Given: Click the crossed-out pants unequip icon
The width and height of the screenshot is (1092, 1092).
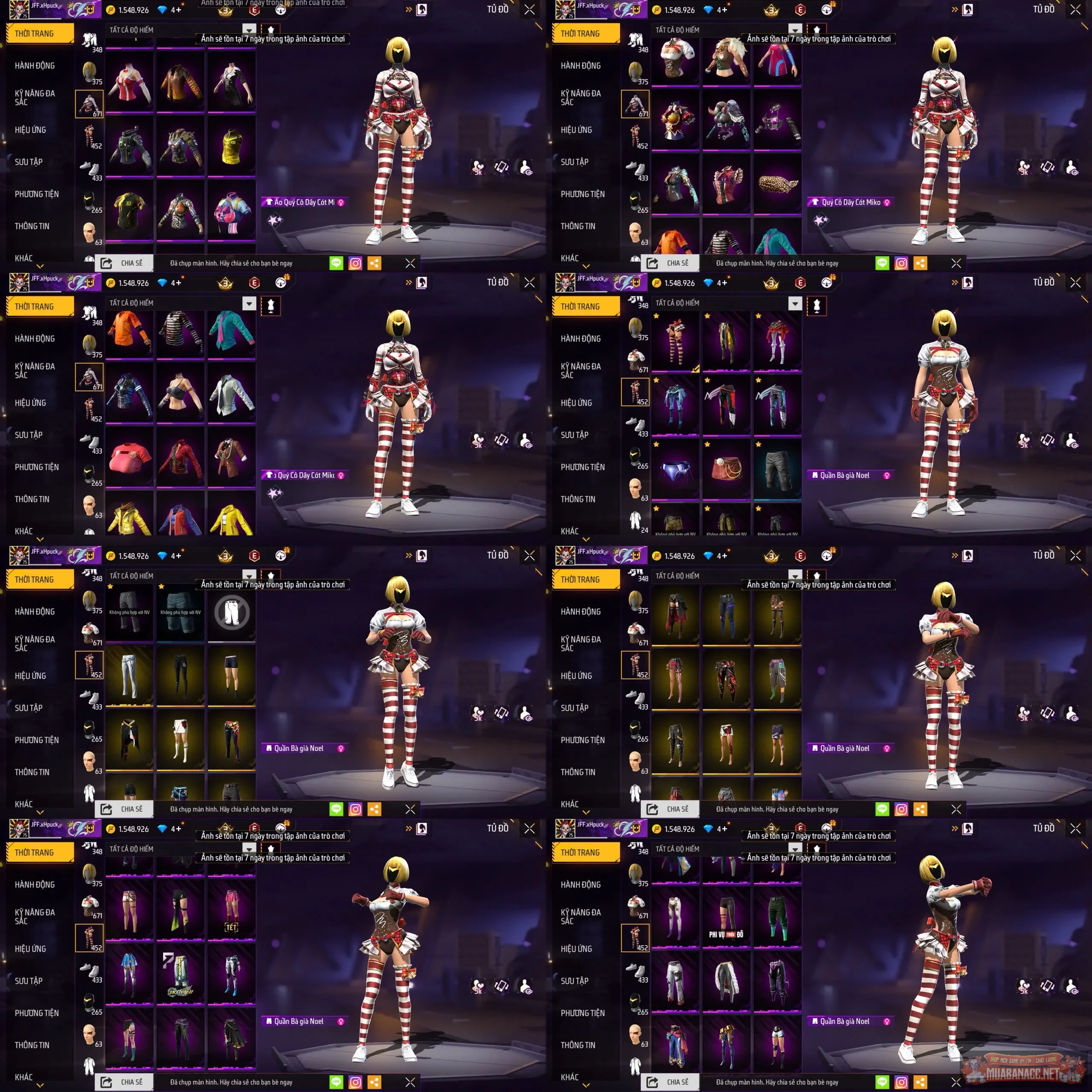Looking at the screenshot, I should [232, 612].
